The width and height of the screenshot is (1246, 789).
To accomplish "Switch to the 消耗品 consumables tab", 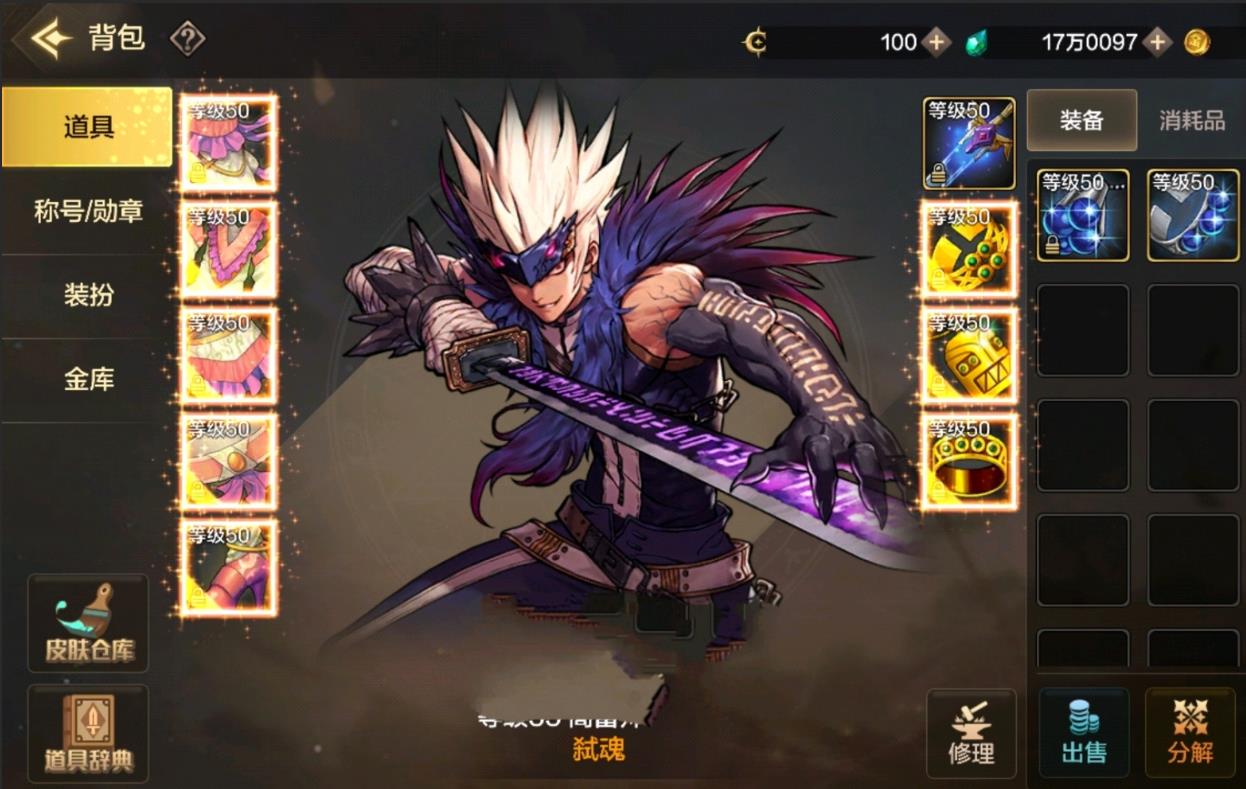I will [x=1191, y=120].
